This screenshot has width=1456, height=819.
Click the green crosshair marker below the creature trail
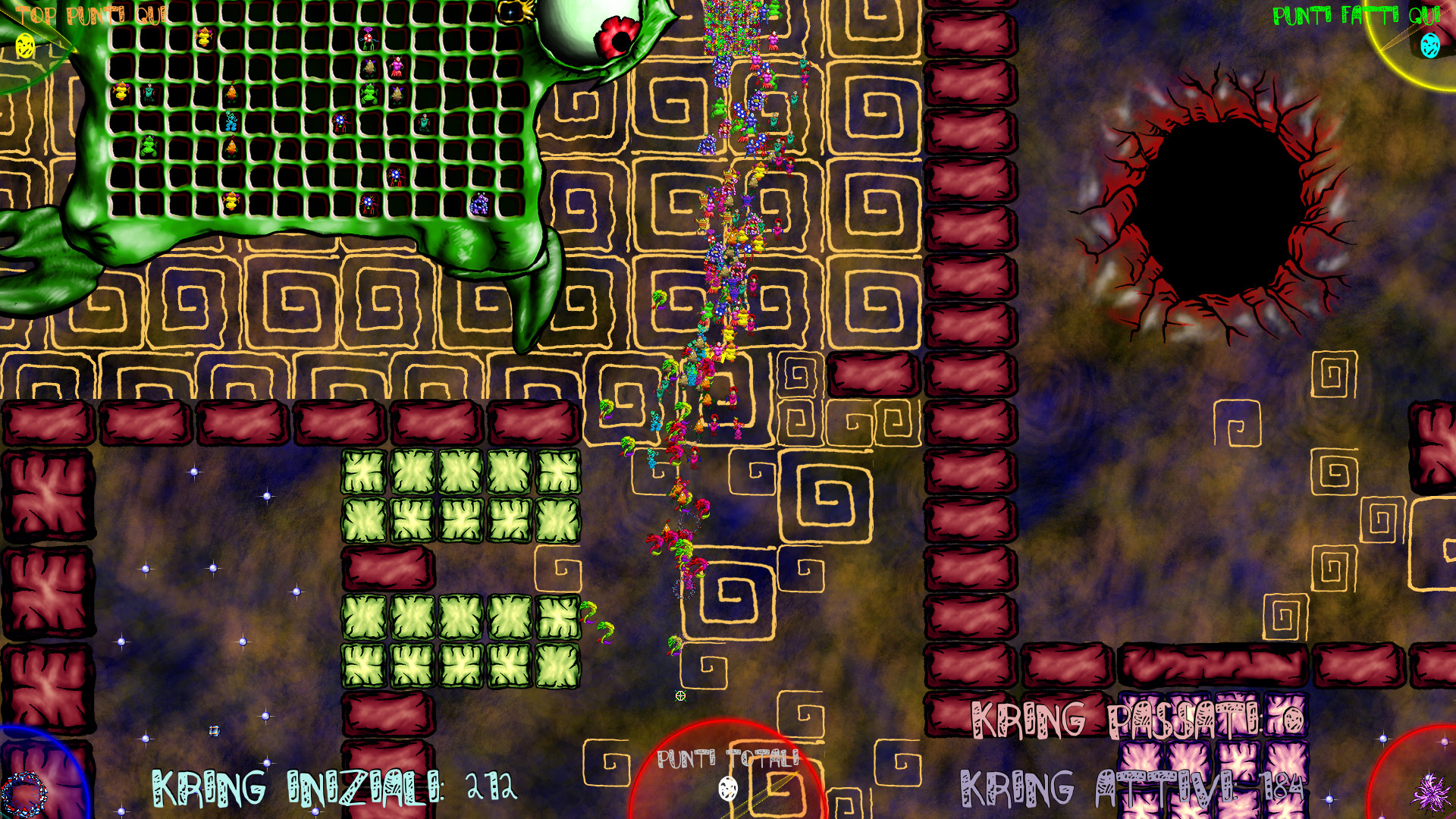coord(679,694)
